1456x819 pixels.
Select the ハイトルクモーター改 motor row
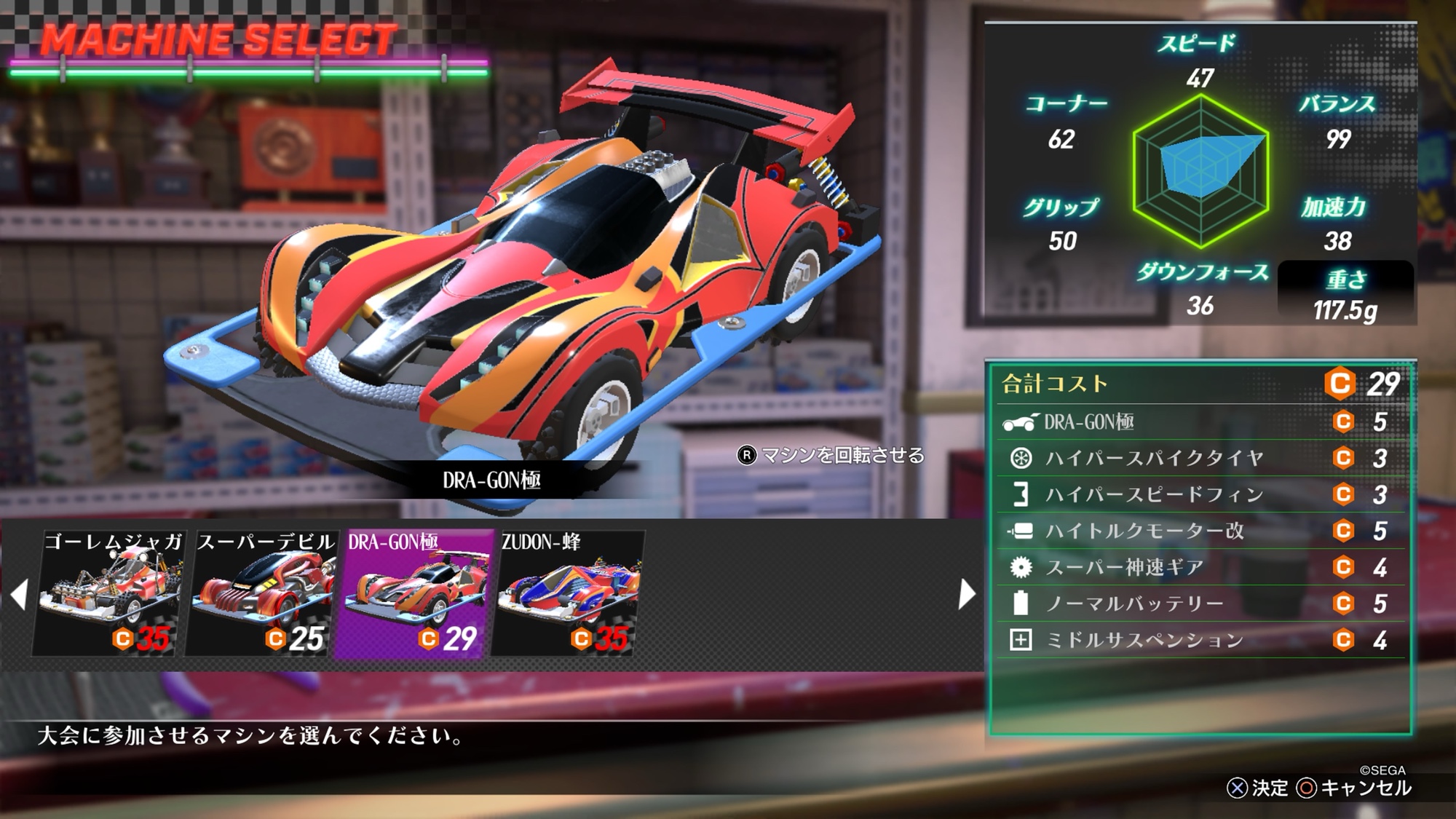coord(1200,531)
